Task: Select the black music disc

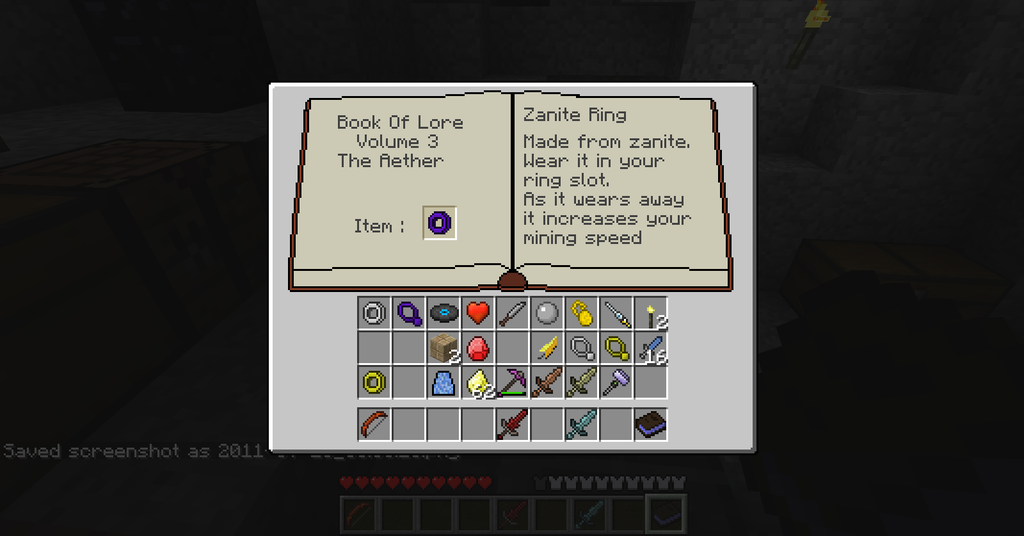Action: (443, 314)
